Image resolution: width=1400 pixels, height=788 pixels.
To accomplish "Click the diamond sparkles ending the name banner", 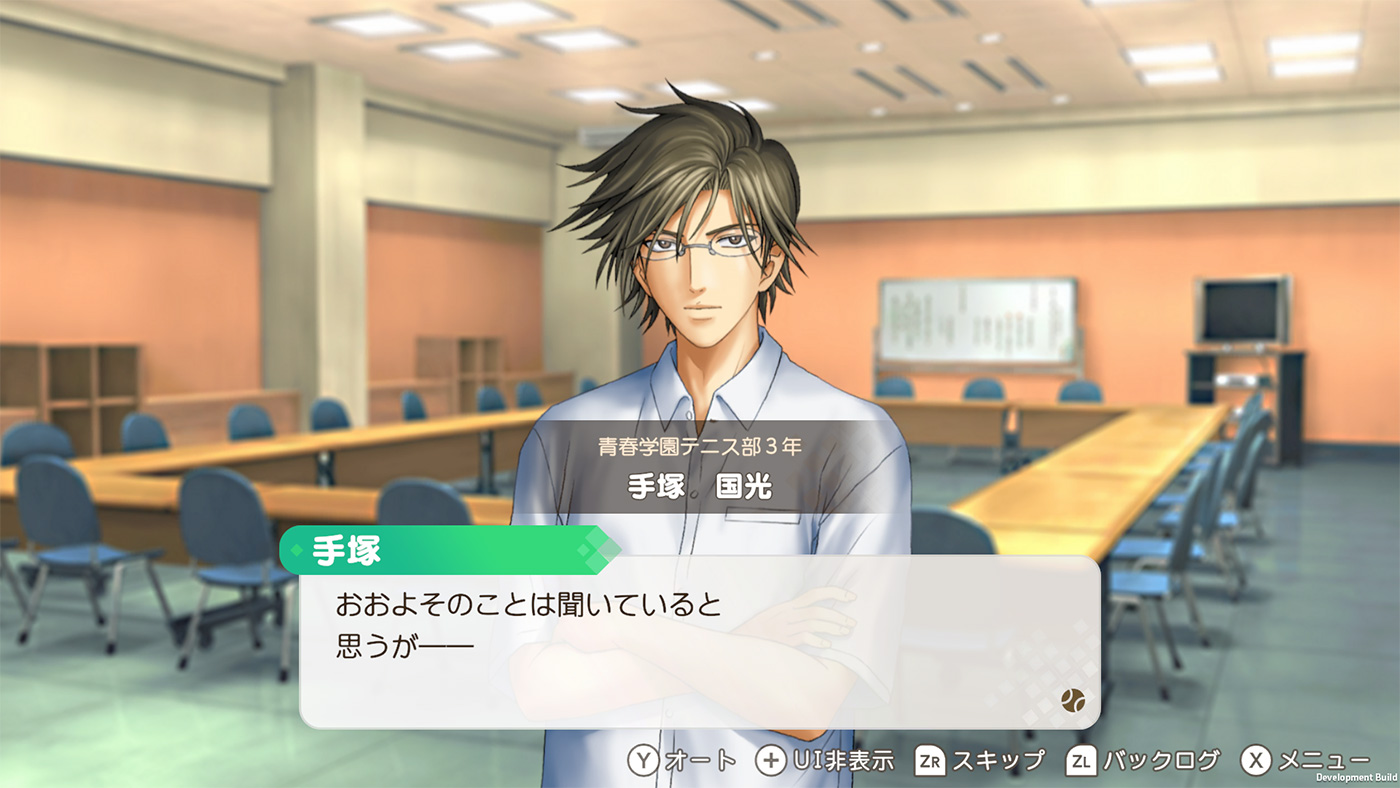I will (x=598, y=551).
